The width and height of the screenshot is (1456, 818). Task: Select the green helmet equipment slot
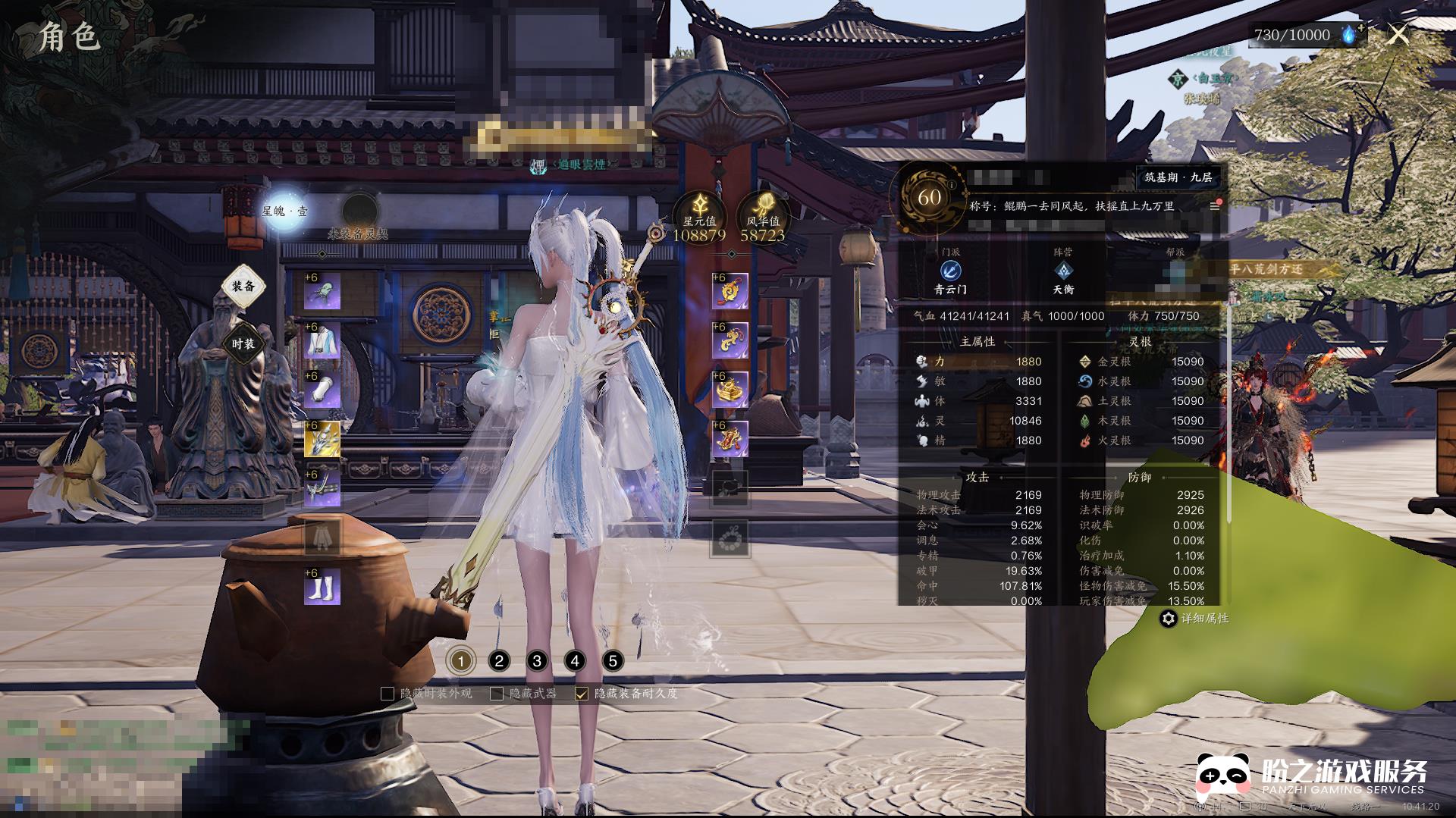322,292
